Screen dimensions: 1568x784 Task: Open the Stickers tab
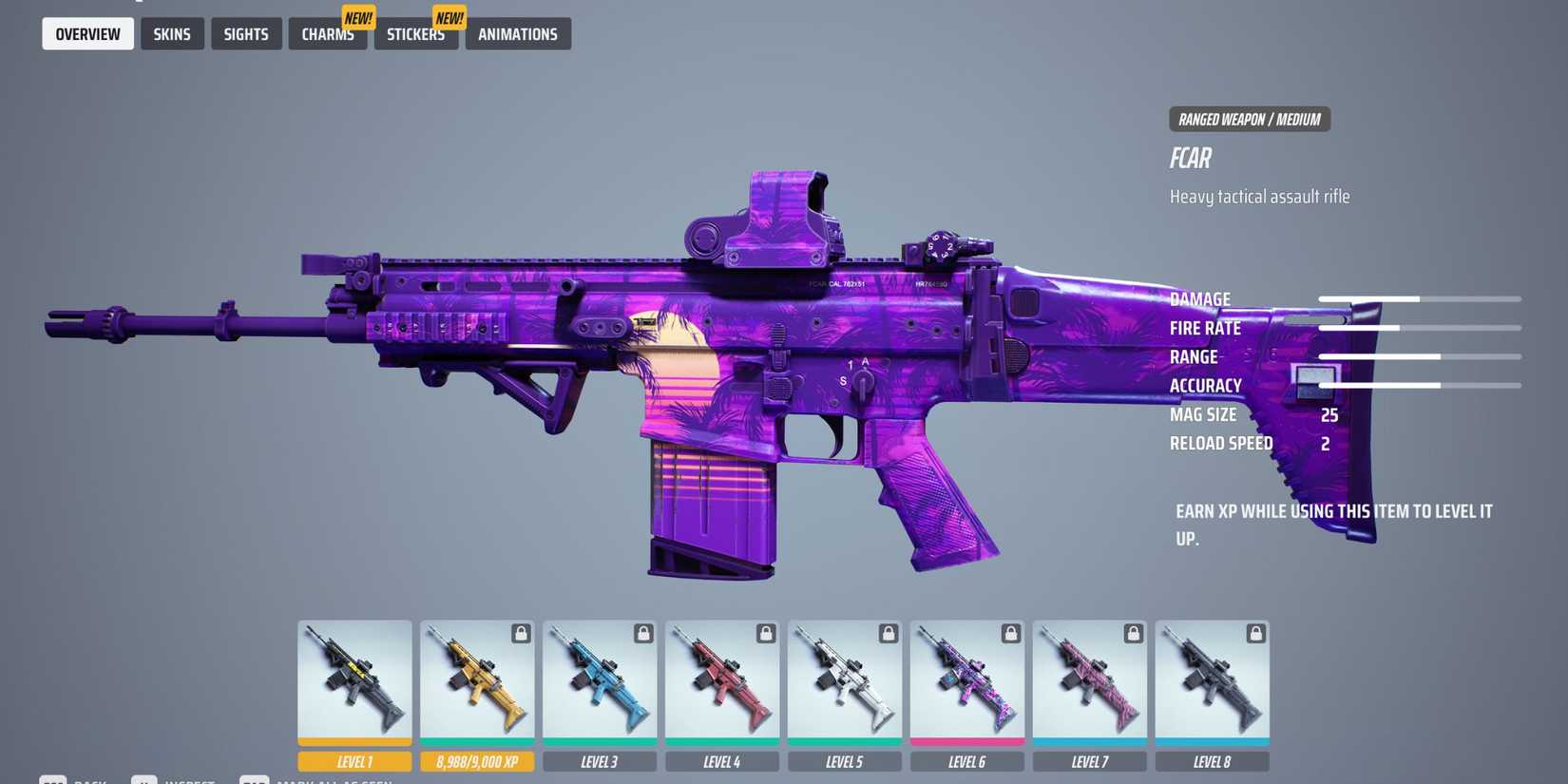tap(415, 34)
